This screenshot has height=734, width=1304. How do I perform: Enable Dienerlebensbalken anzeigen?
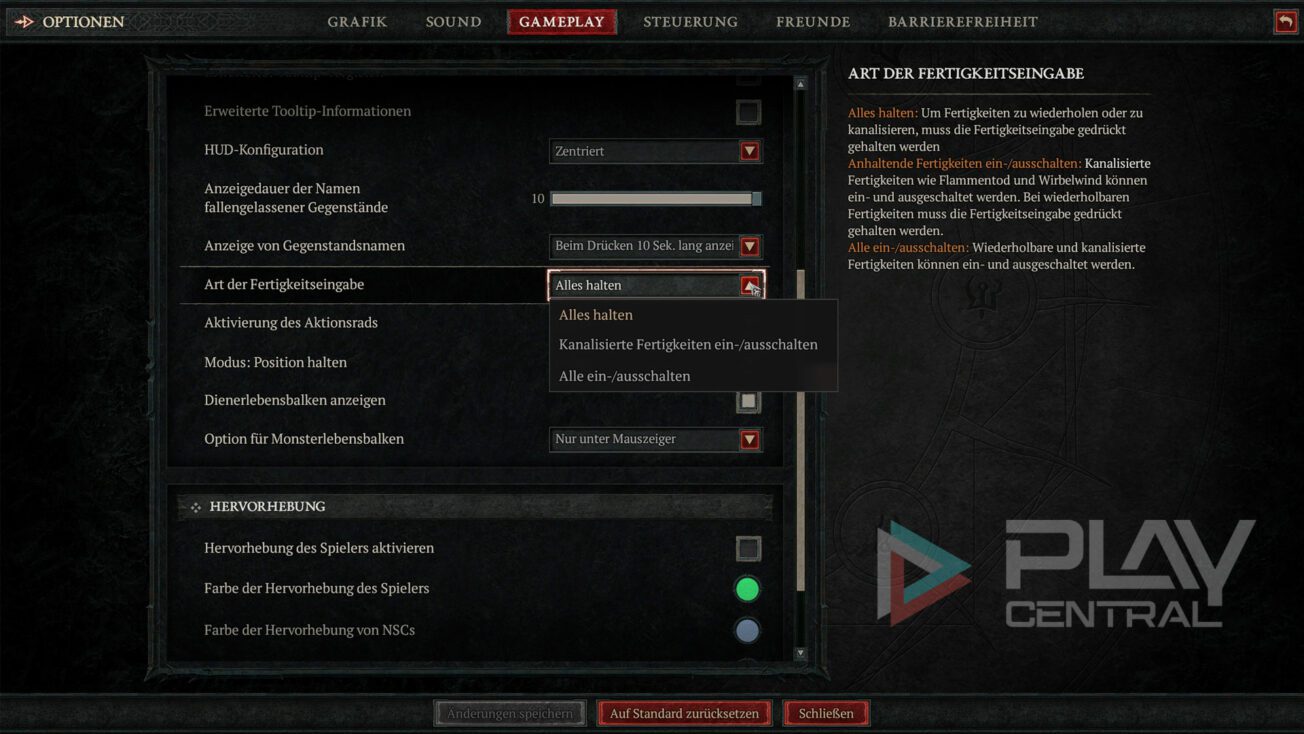click(x=748, y=400)
